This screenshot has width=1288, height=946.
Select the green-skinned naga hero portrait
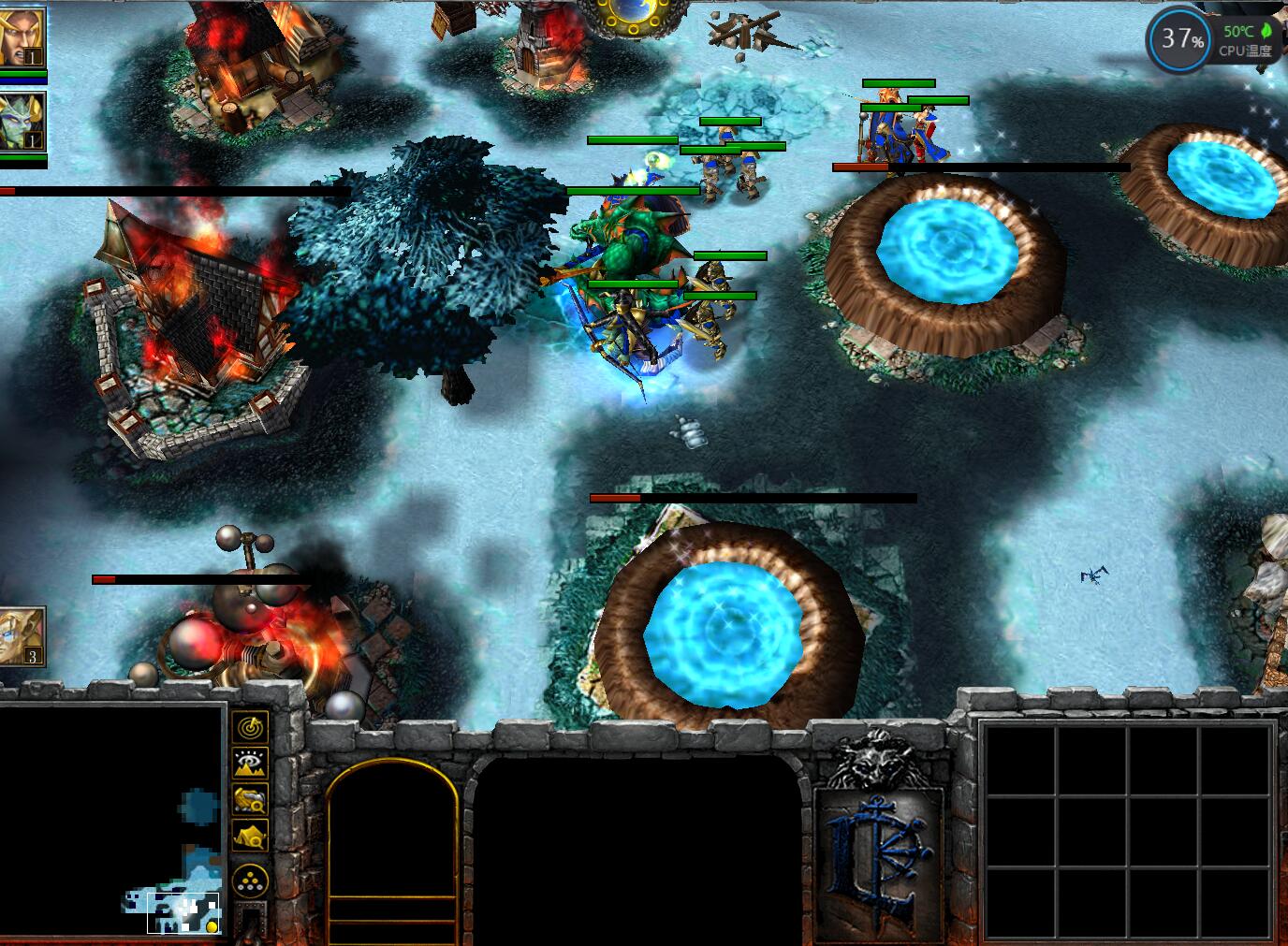click(22, 122)
